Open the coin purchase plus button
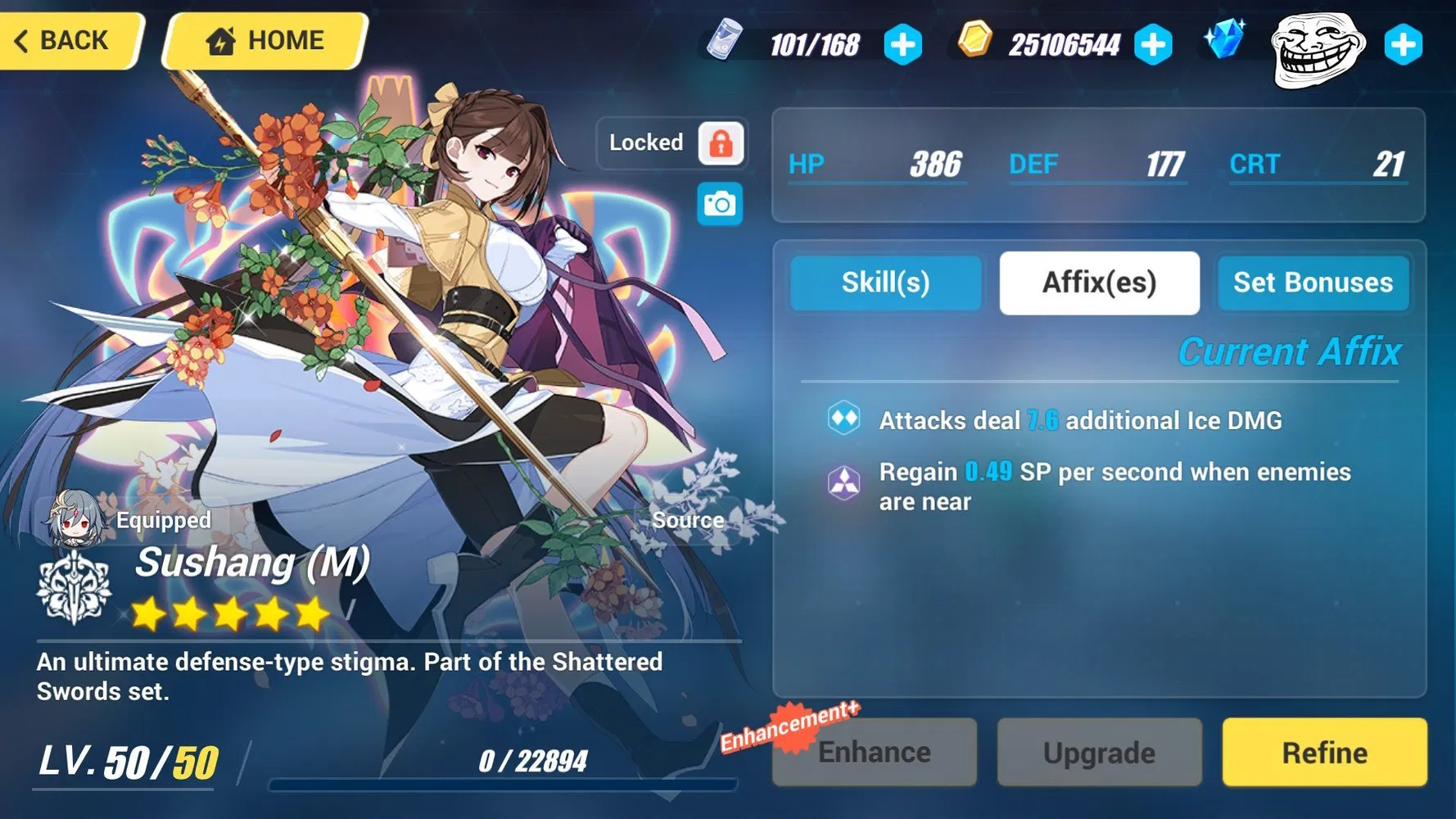 (1154, 47)
